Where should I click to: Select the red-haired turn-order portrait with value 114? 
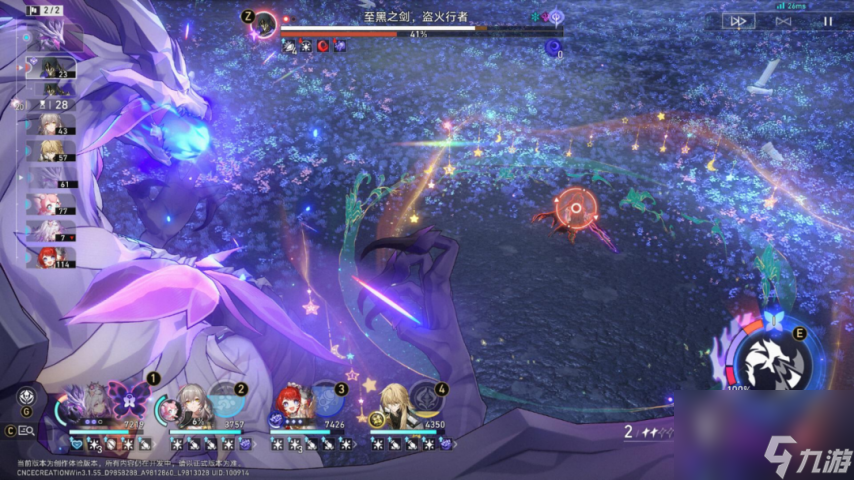50,258
